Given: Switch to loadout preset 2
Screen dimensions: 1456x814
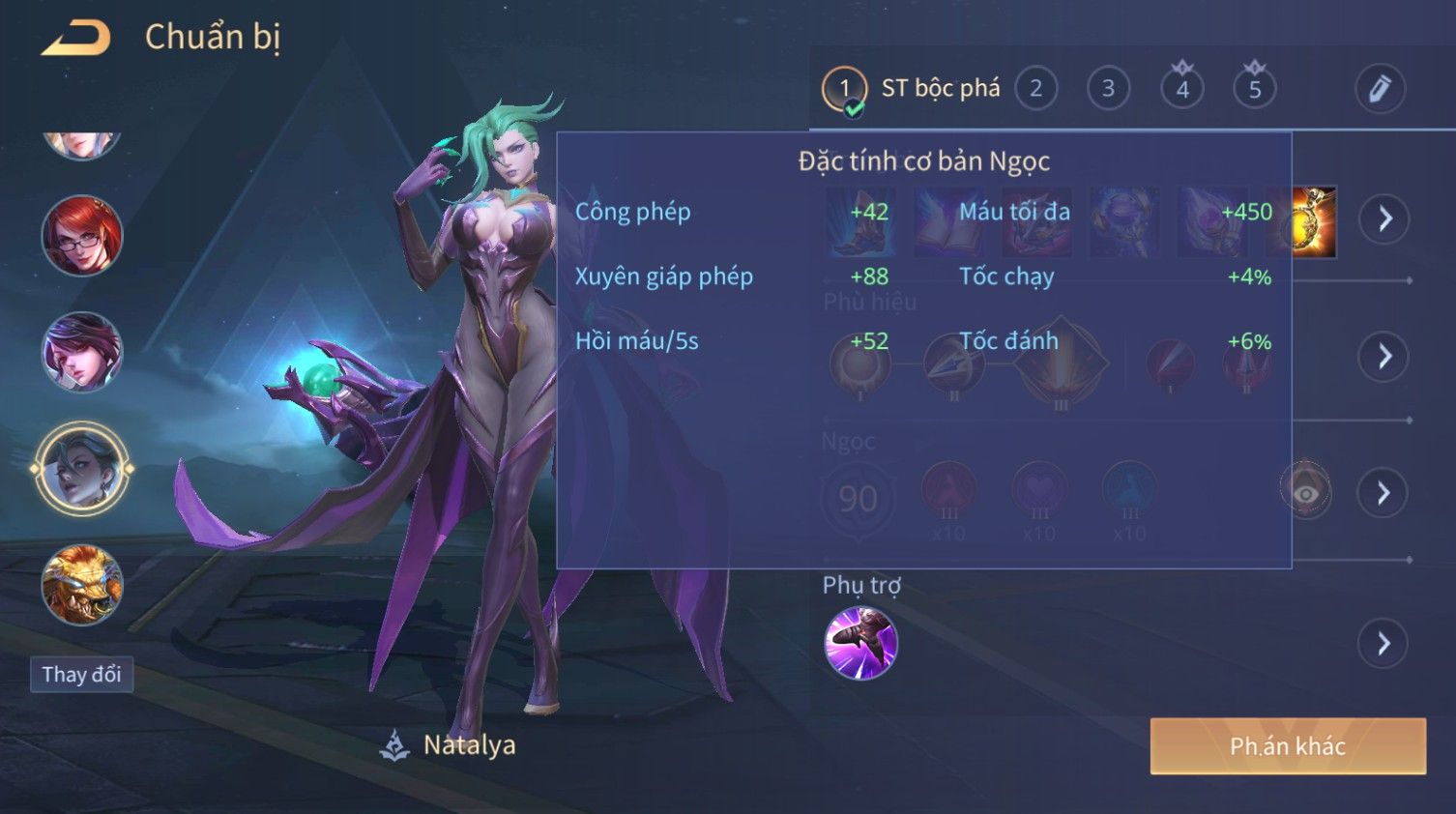Looking at the screenshot, I should tap(1035, 89).
